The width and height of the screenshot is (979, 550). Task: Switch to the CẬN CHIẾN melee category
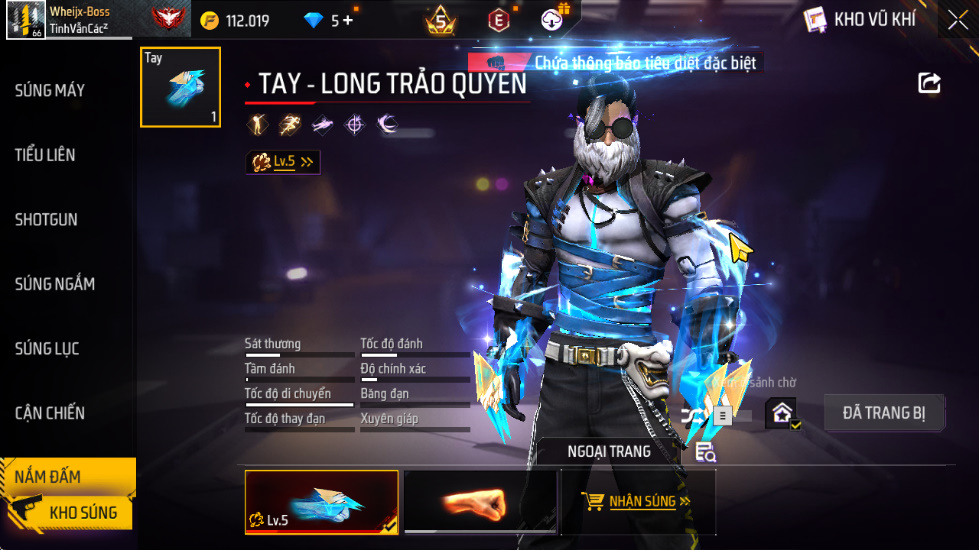pyautogui.click(x=50, y=413)
